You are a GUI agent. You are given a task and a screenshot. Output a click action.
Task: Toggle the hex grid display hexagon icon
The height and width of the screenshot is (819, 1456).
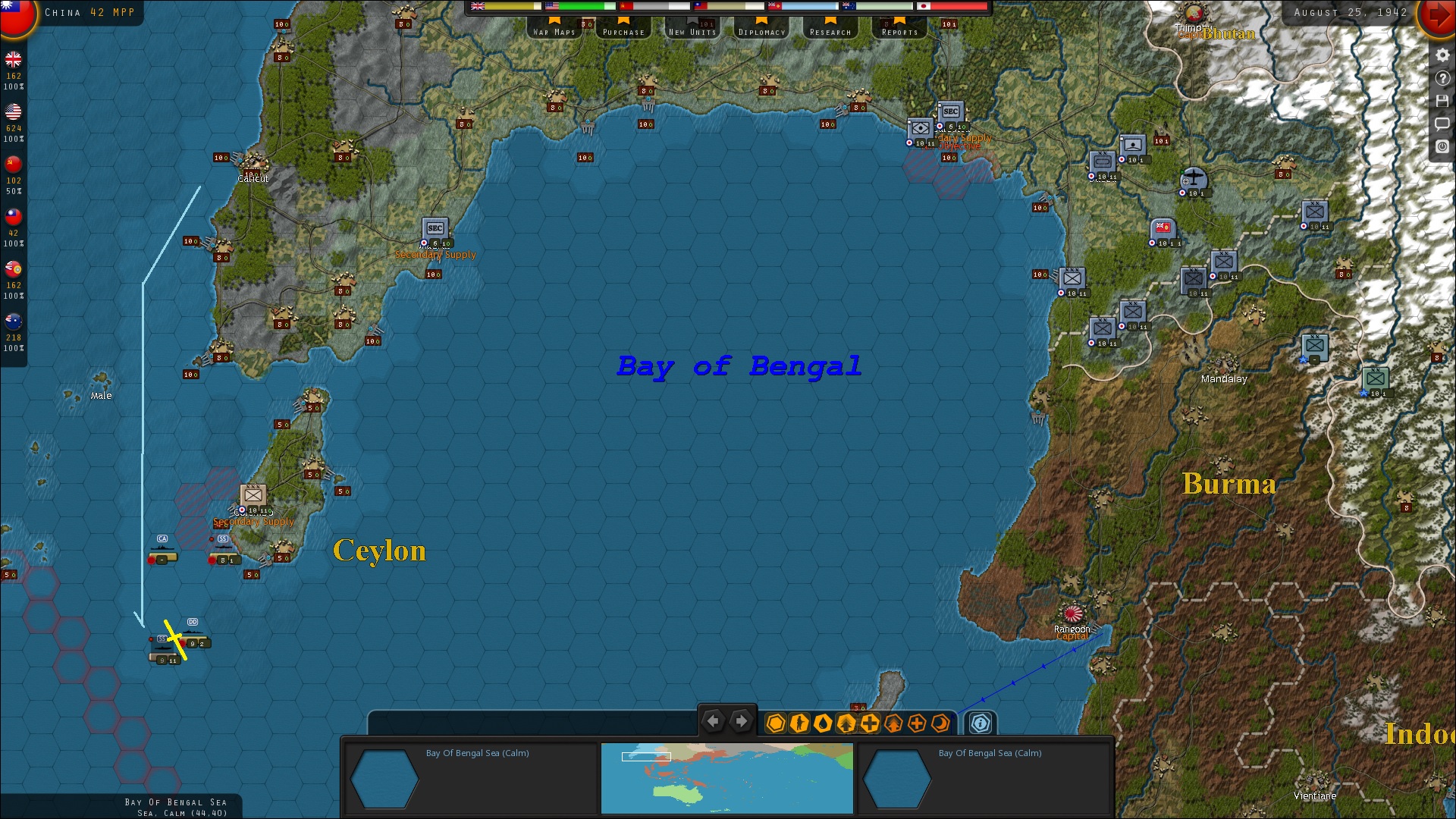[775, 723]
